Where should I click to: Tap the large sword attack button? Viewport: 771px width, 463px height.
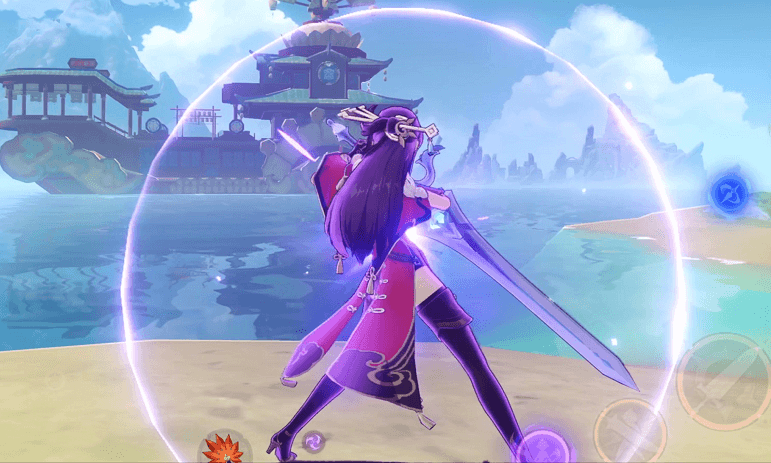(722, 381)
